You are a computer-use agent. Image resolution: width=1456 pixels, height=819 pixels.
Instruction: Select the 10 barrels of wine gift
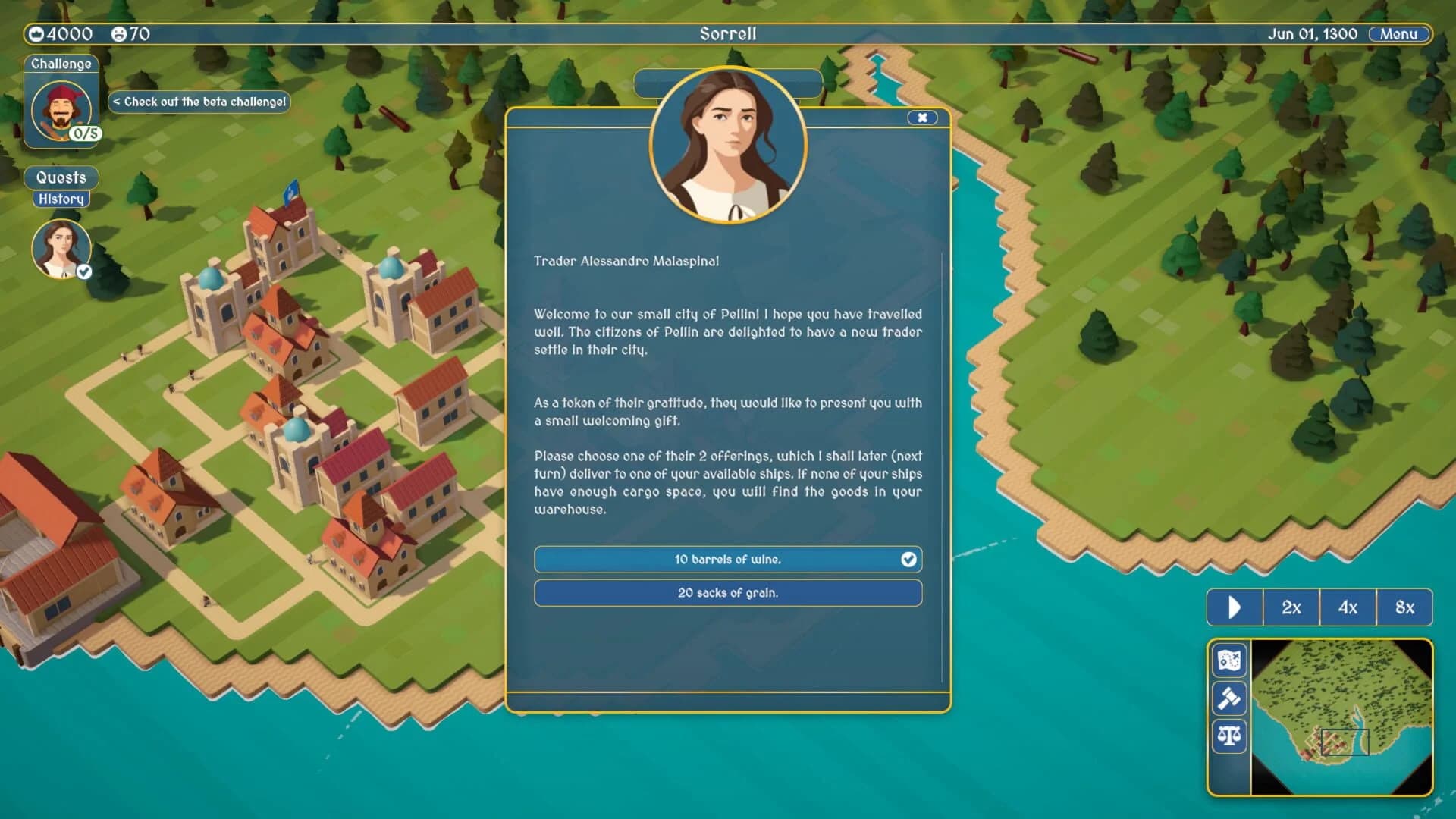[727, 559]
